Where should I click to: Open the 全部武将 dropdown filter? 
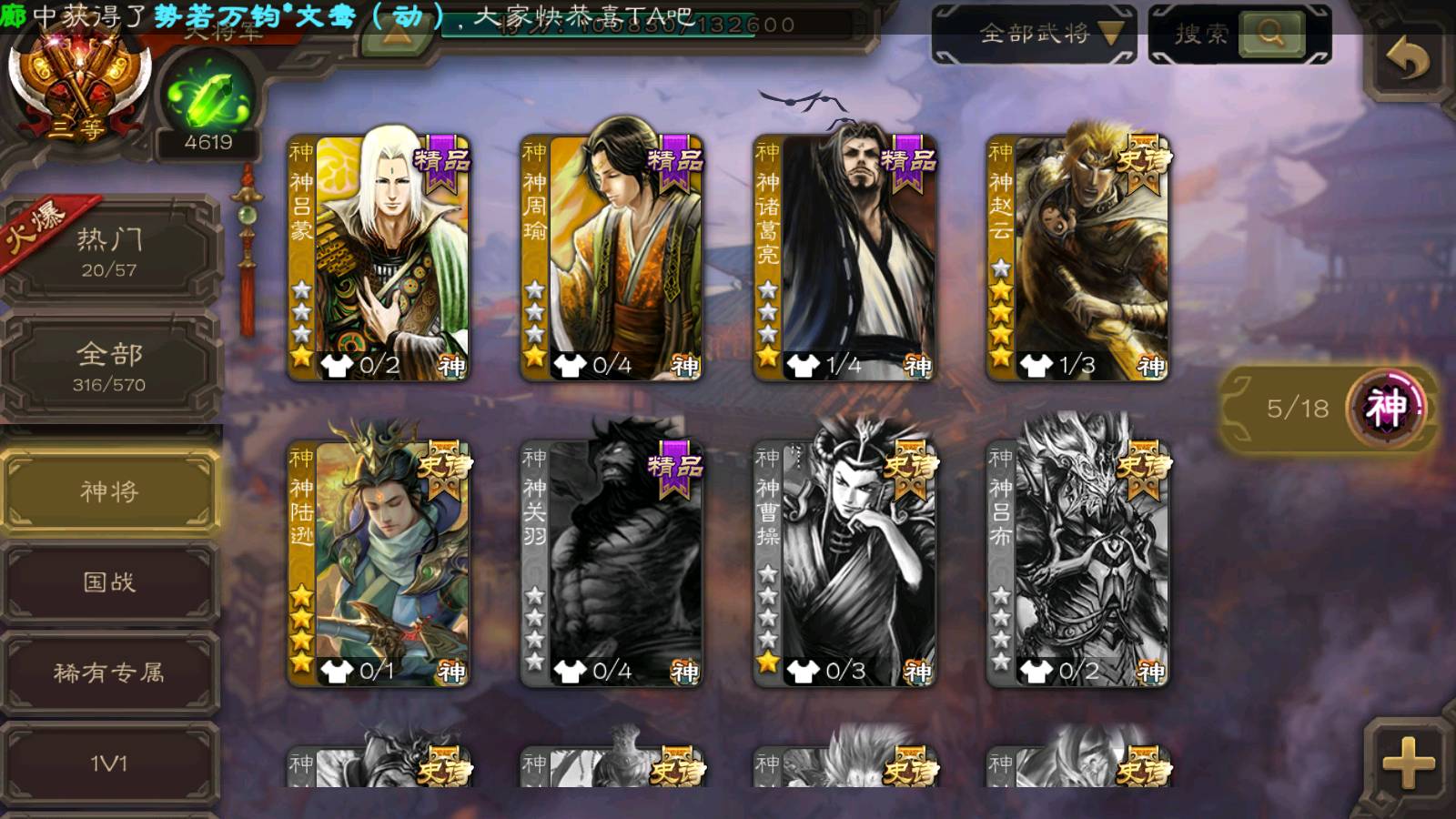coord(1034,35)
